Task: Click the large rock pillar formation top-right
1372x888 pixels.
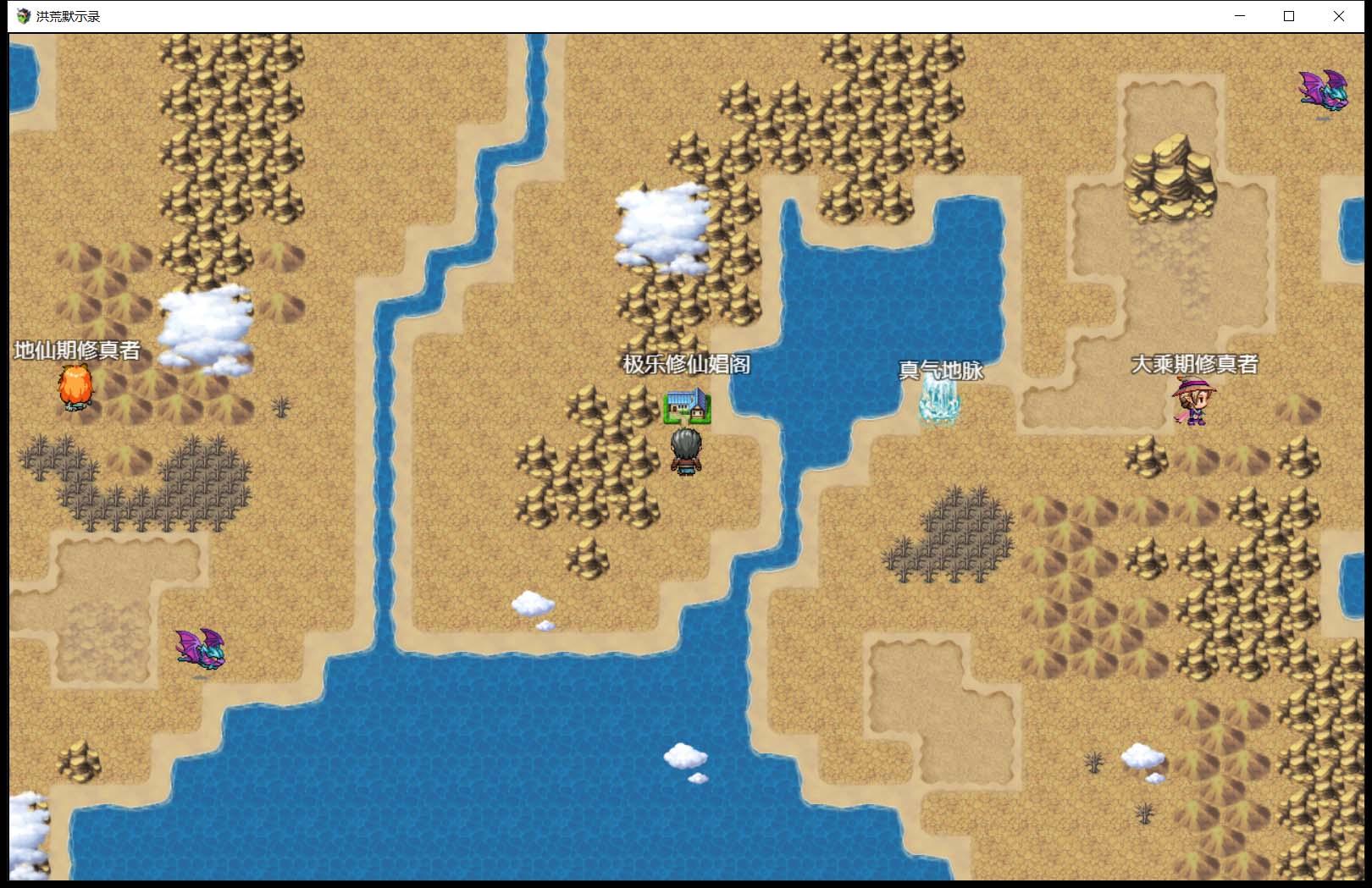Action: tap(1173, 178)
